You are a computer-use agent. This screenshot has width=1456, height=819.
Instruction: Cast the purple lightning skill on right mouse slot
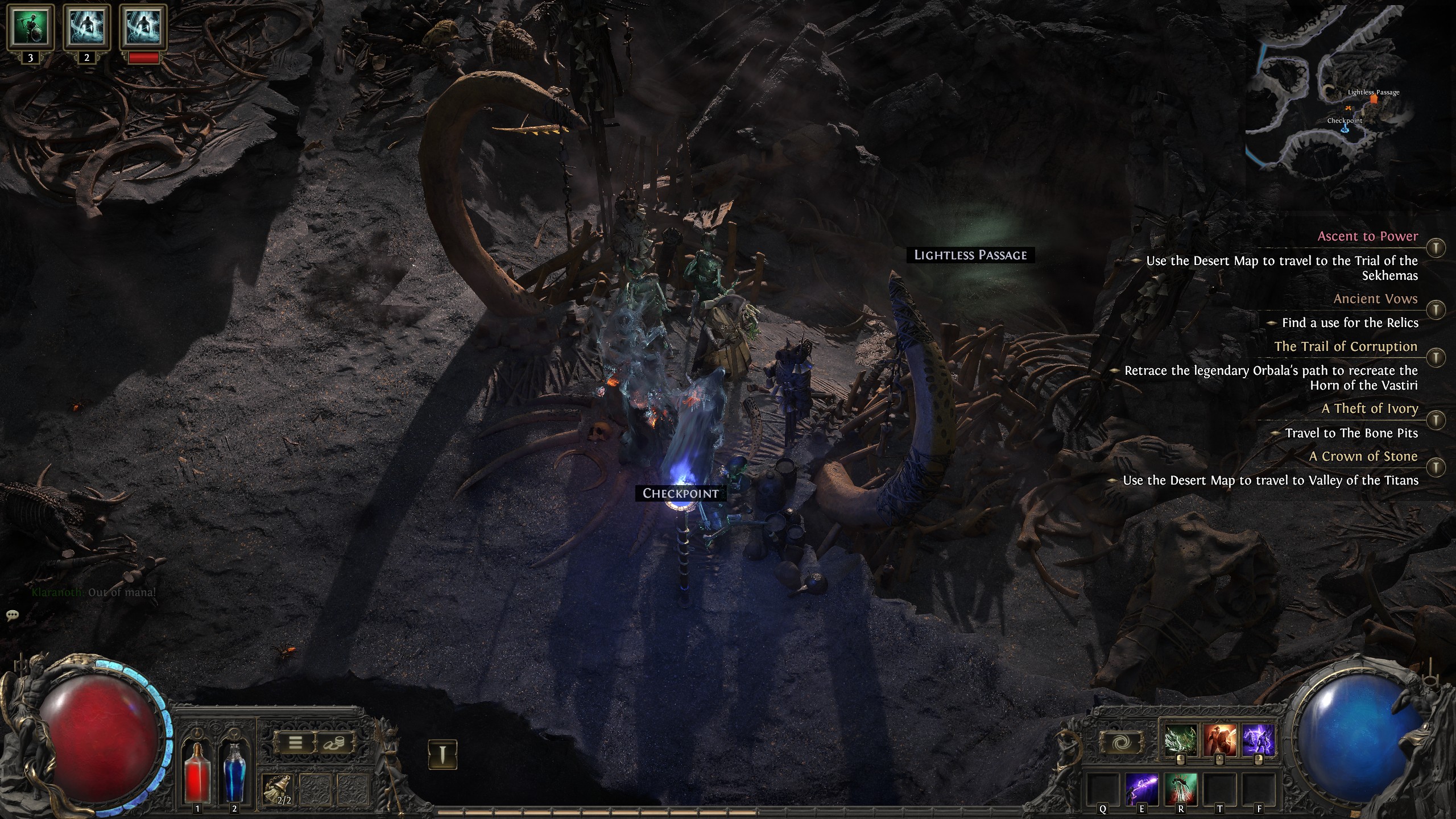pos(1260,740)
